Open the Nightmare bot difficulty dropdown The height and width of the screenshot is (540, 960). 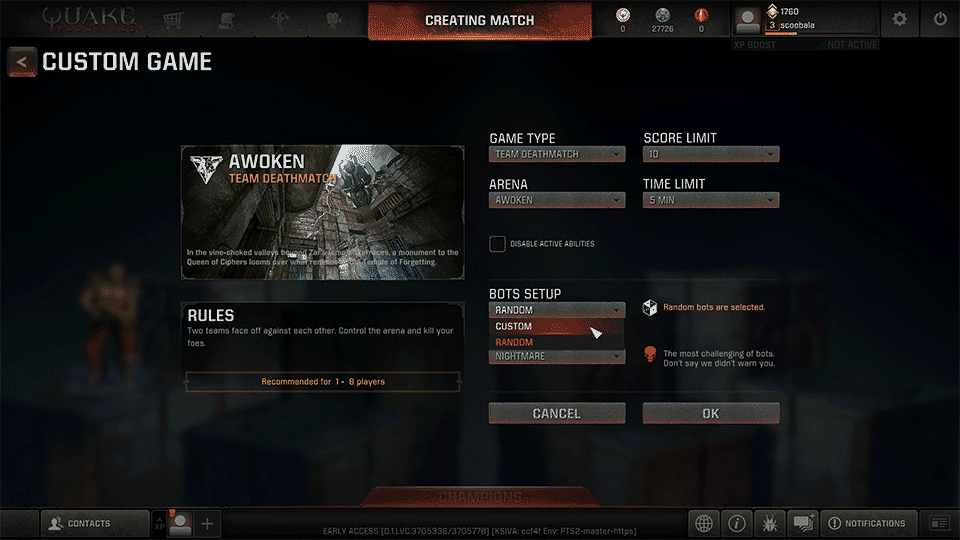[x=557, y=357]
